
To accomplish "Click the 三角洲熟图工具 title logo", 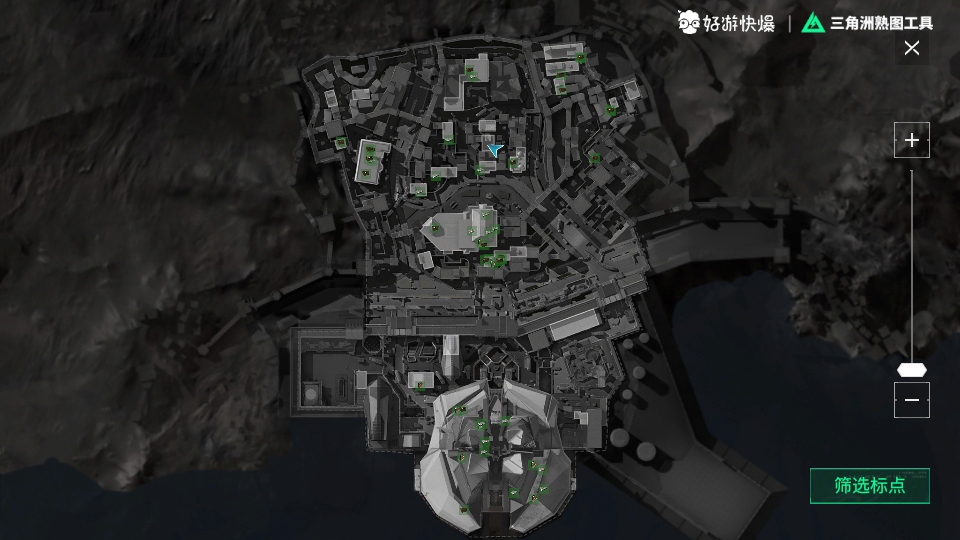I will [867, 22].
